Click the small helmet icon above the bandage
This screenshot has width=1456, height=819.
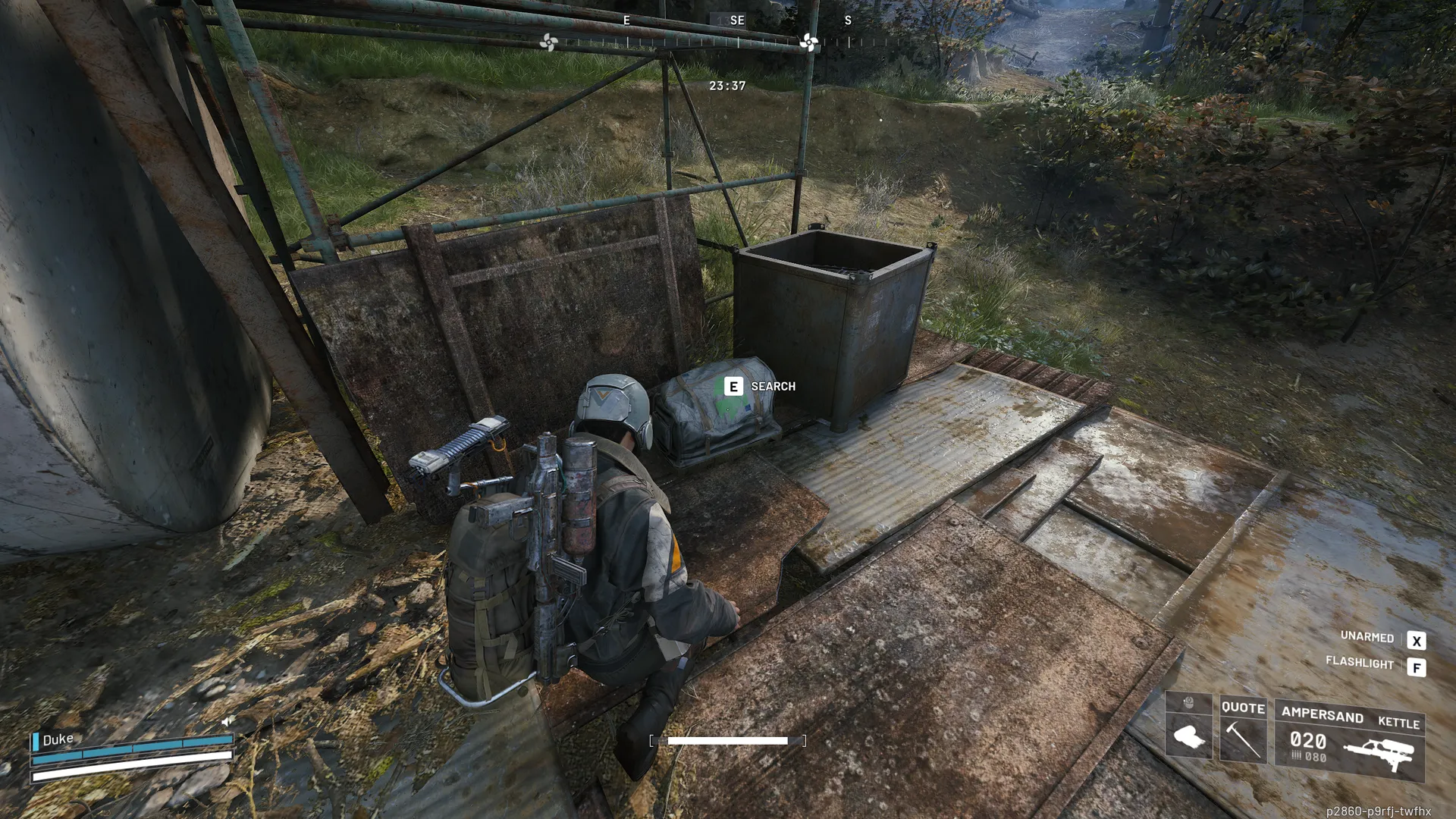pos(1188,703)
